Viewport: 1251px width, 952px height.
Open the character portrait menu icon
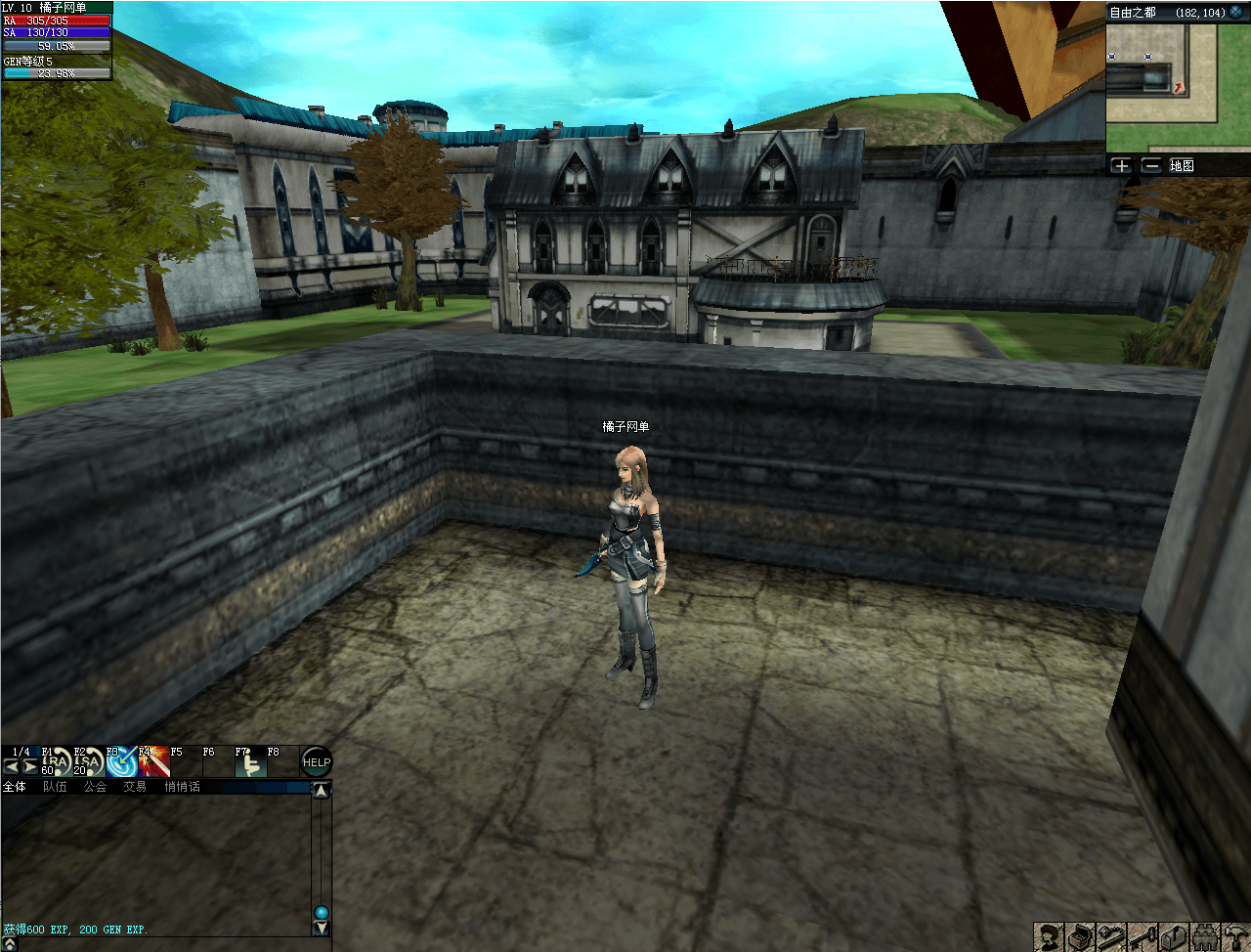[x=1049, y=937]
